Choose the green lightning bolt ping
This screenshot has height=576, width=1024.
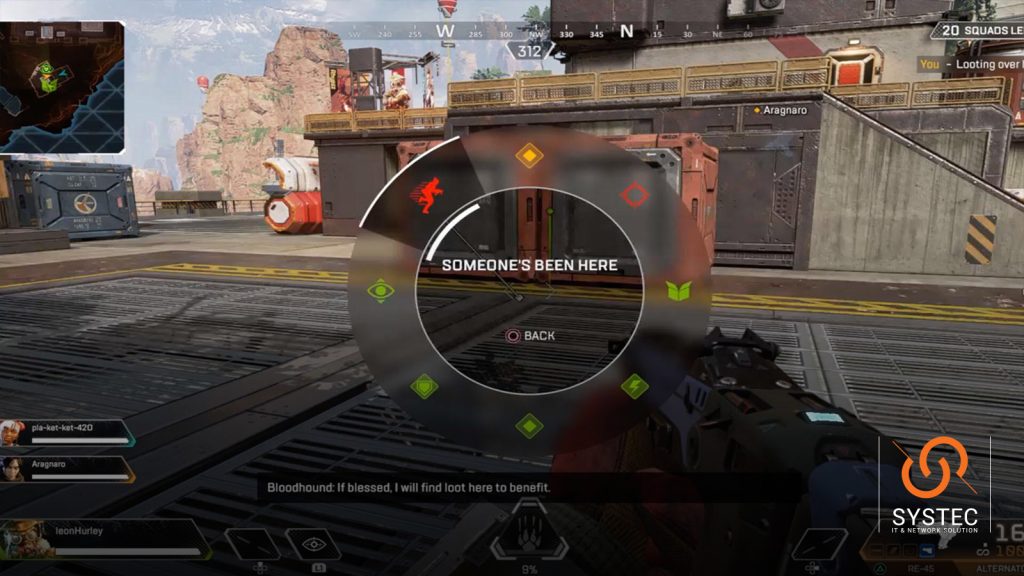(x=635, y=386)
